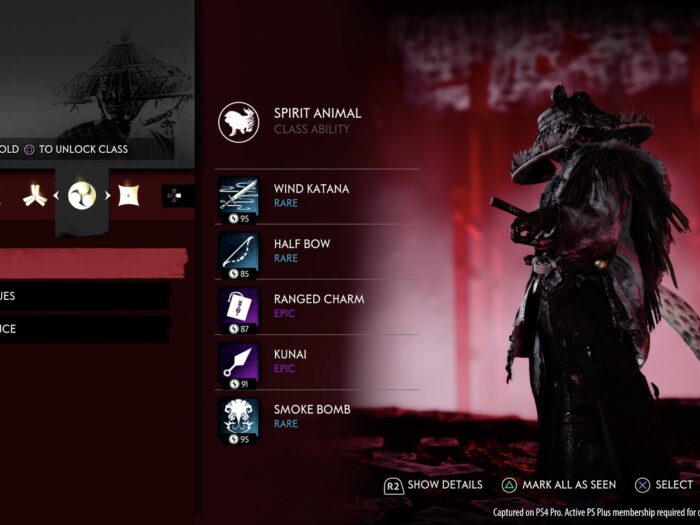Open the menu entry ending in 'UES'
Screen dimensions: 700x525
(x=84, y=296)
